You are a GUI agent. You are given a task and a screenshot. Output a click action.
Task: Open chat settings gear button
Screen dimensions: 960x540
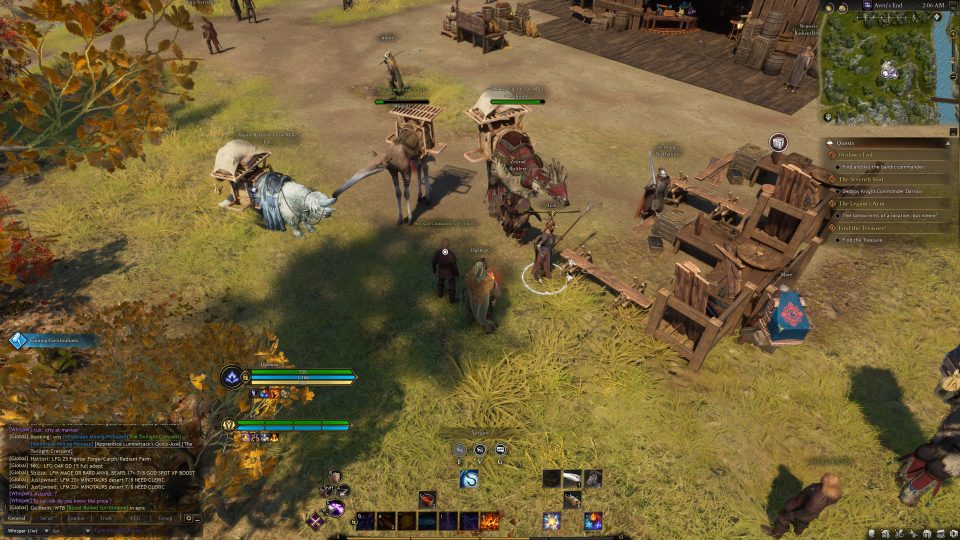[188, 518]
